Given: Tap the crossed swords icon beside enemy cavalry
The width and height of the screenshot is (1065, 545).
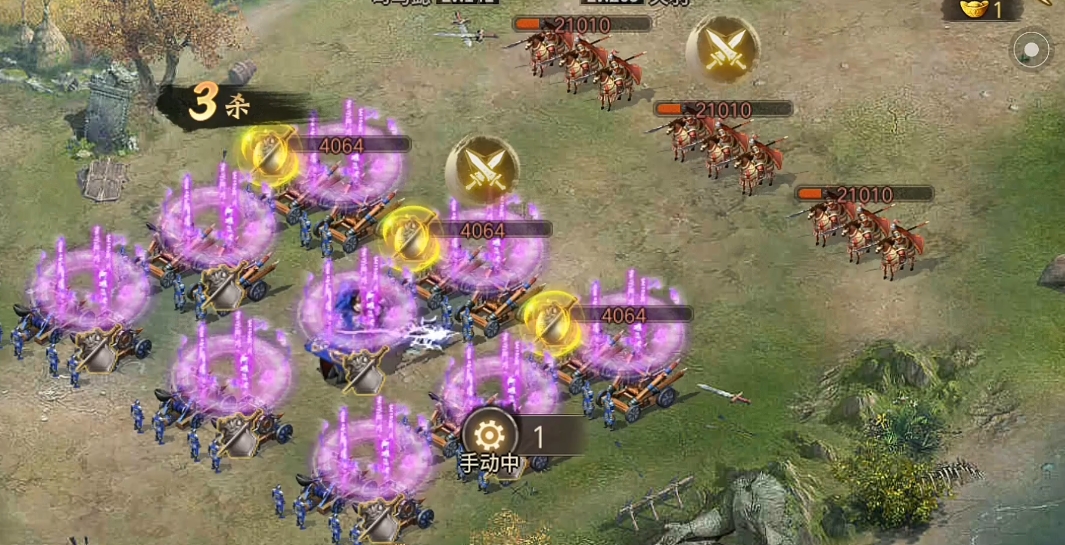Looking at the screenshot, I should 722,49.
